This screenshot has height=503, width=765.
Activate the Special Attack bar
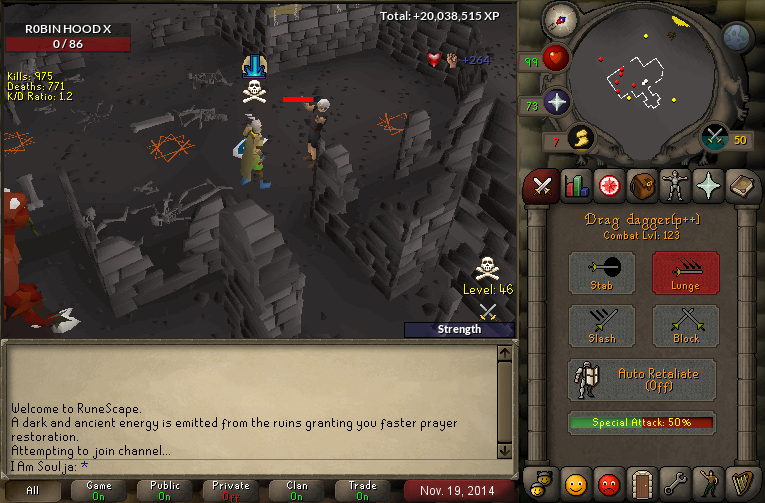tap(642, 423)
